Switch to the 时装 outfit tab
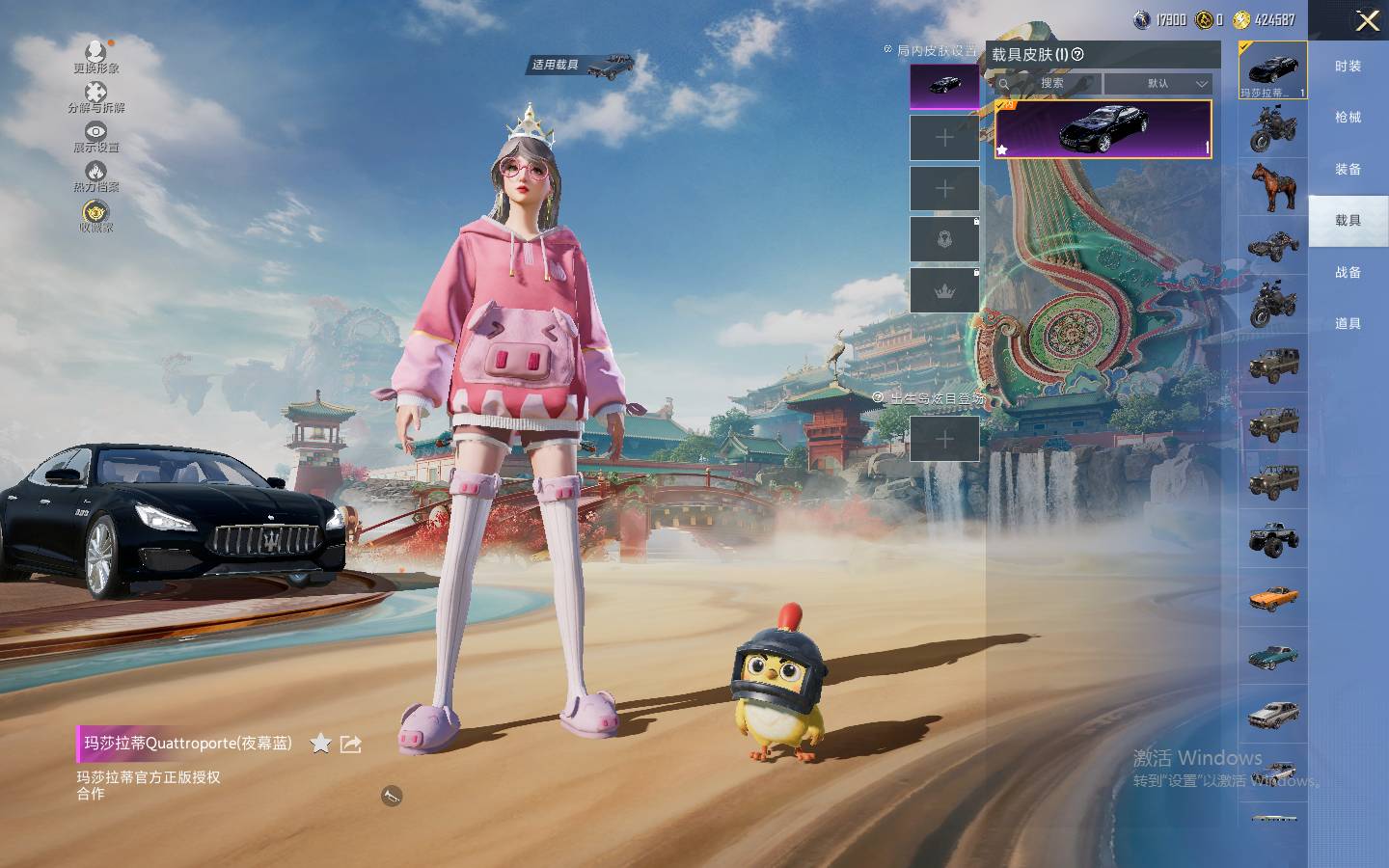Screen dimensions: 1389x868 point(1348,67)
